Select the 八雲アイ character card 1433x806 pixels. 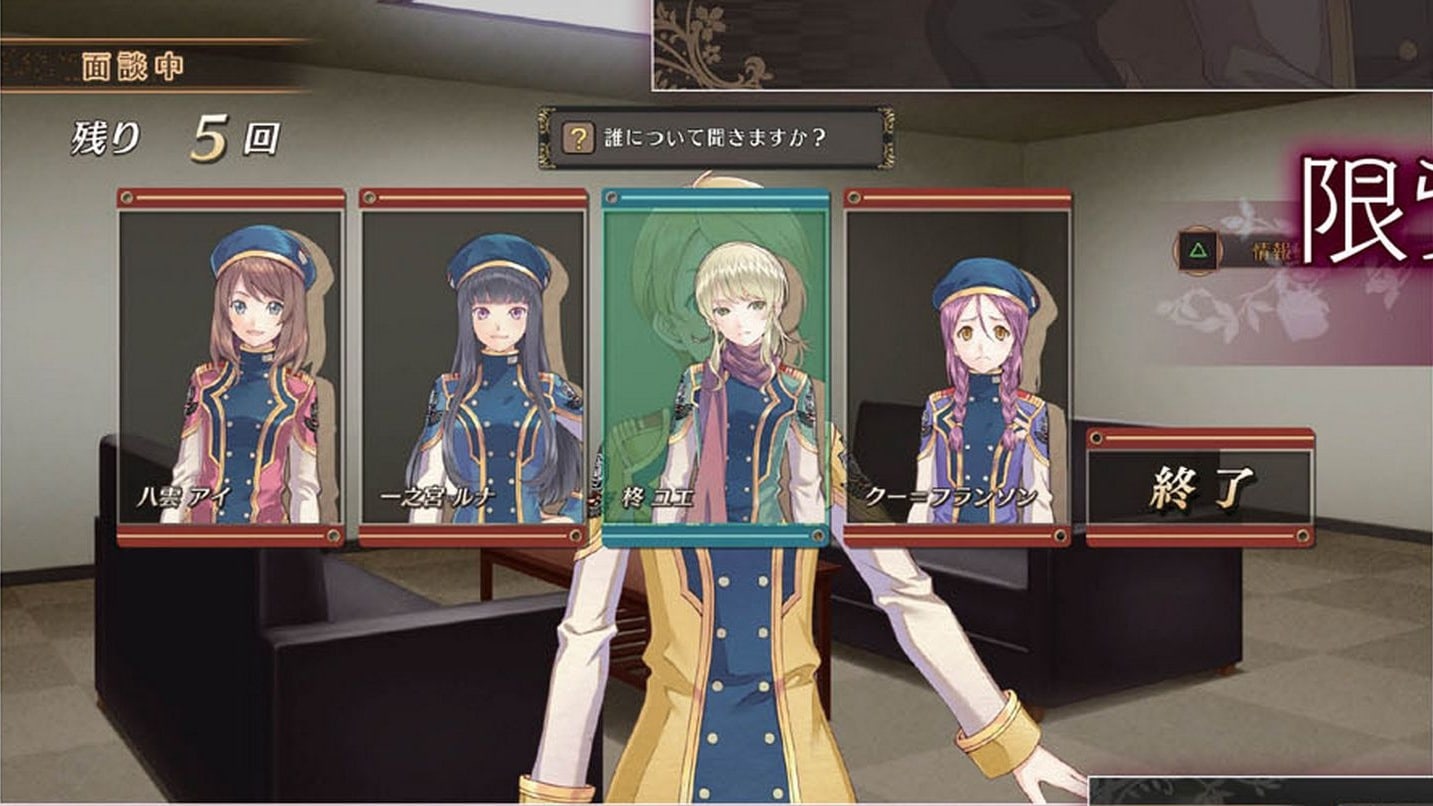[x=231, y=366]
